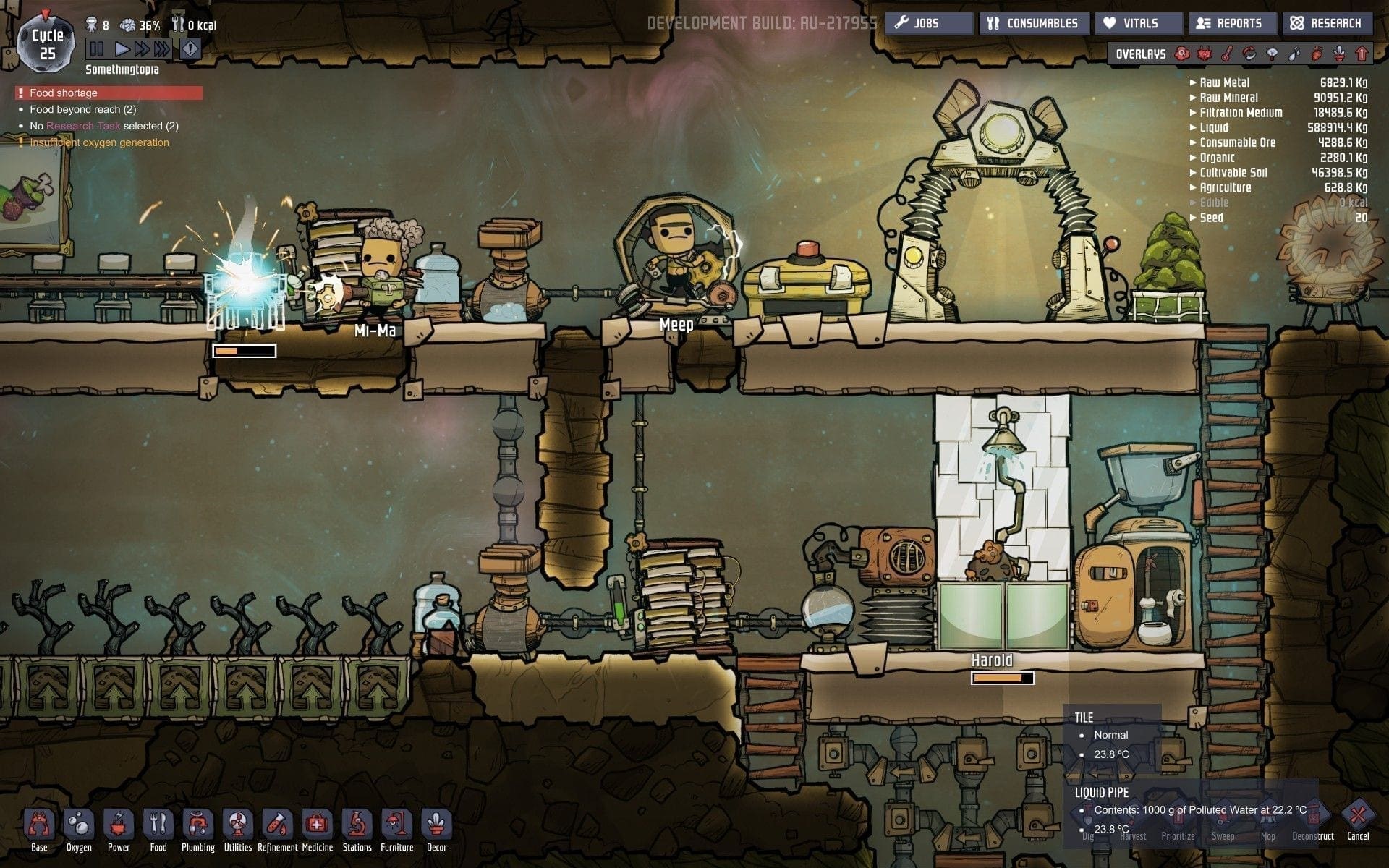
Task: Click the Food shortage alert
Action: point(109,93)
